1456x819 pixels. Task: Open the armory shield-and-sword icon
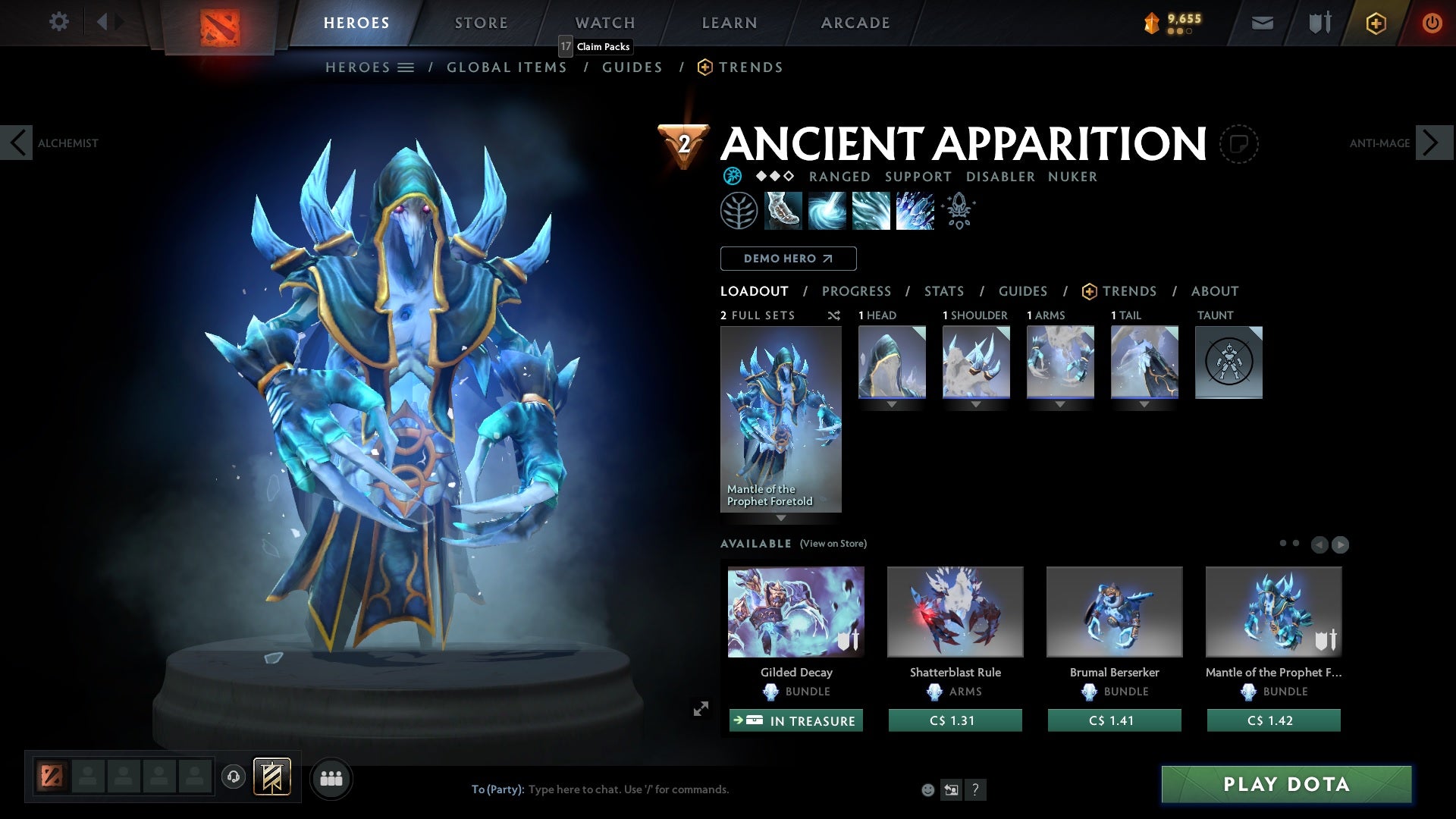click(1319, 23)
